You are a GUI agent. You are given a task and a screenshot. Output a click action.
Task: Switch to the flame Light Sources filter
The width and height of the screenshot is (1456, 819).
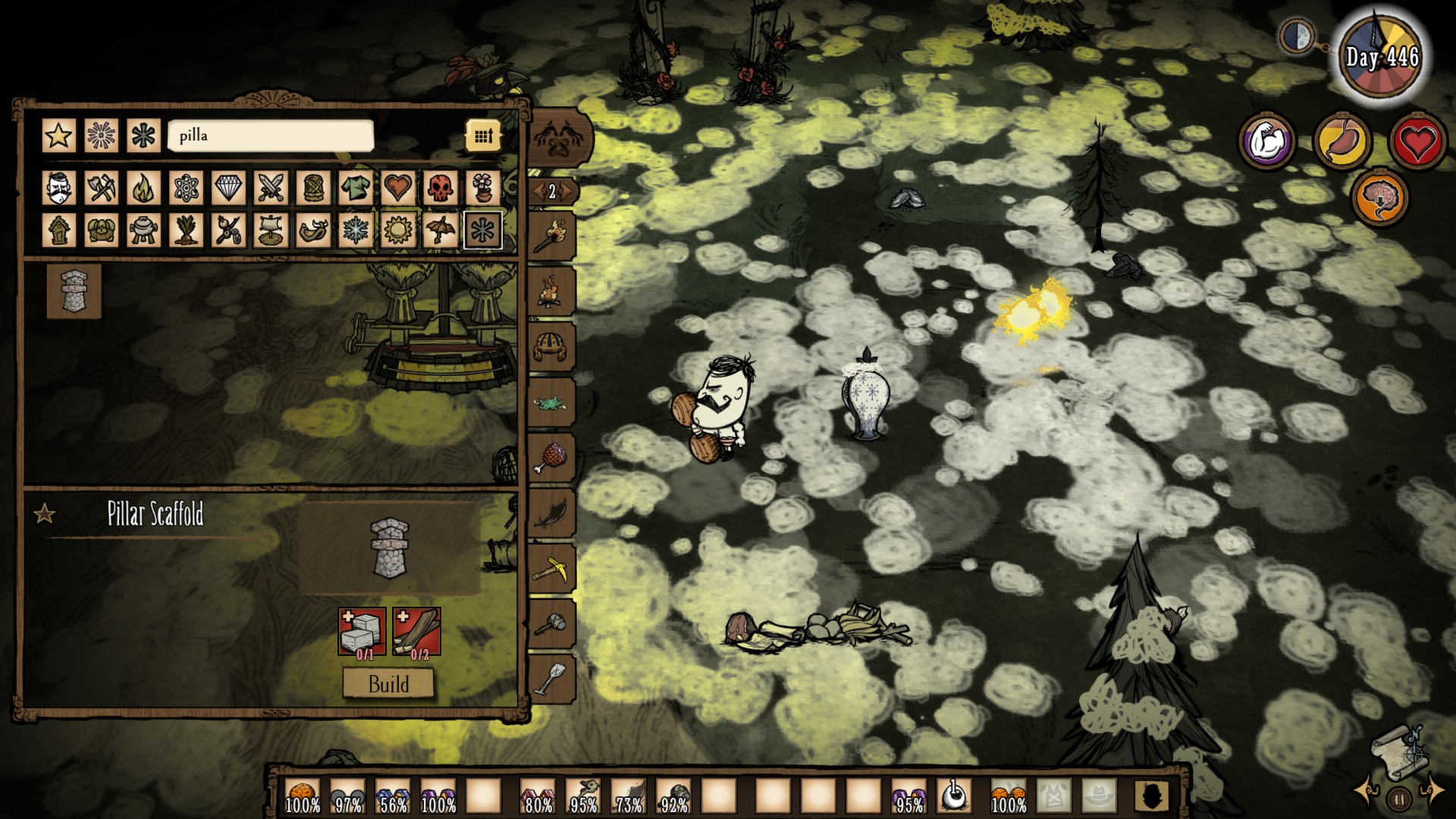(x=143, y=187)
